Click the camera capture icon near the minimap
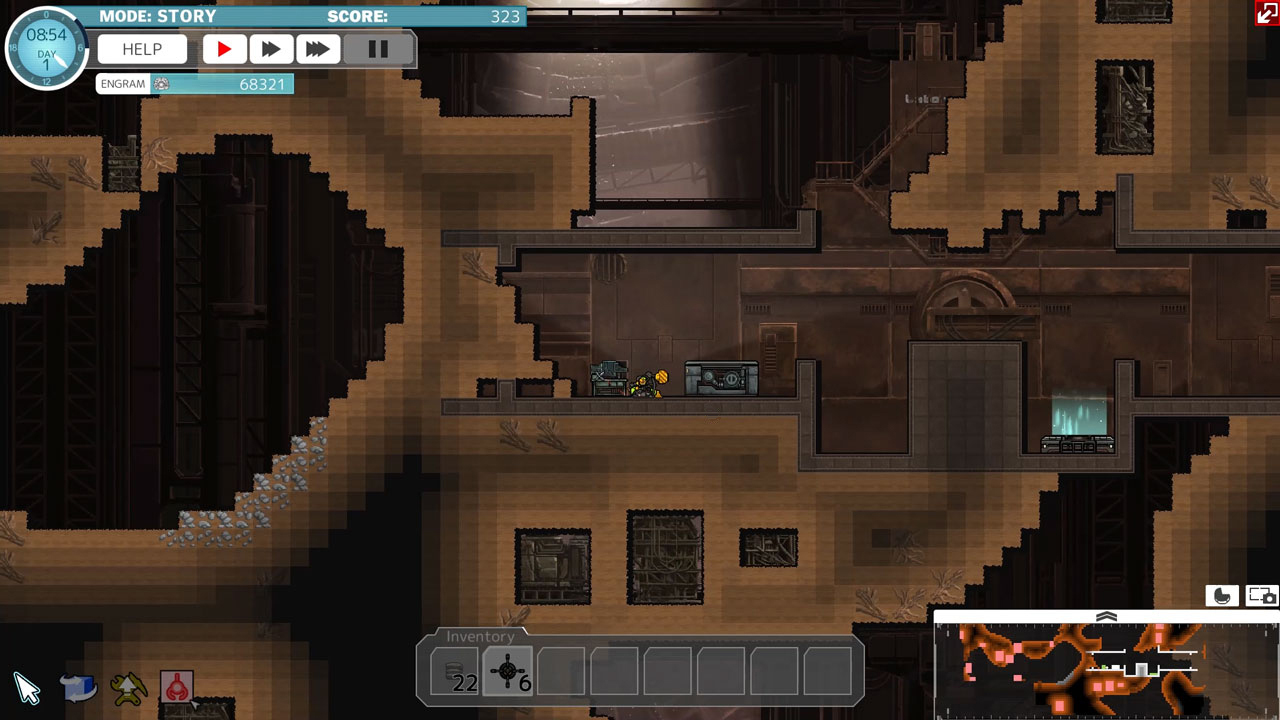This screenshot has width=1280, height=720. (1259, 595)
